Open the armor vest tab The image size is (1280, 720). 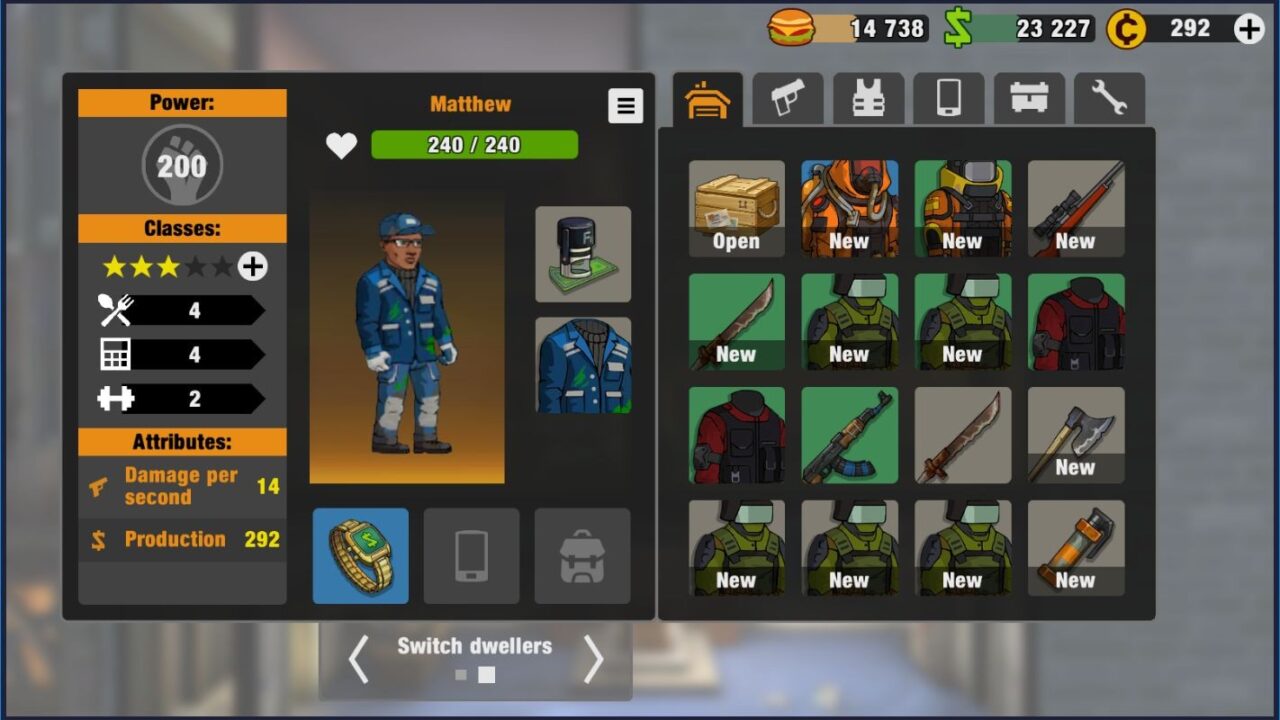(x=868, y=99)
